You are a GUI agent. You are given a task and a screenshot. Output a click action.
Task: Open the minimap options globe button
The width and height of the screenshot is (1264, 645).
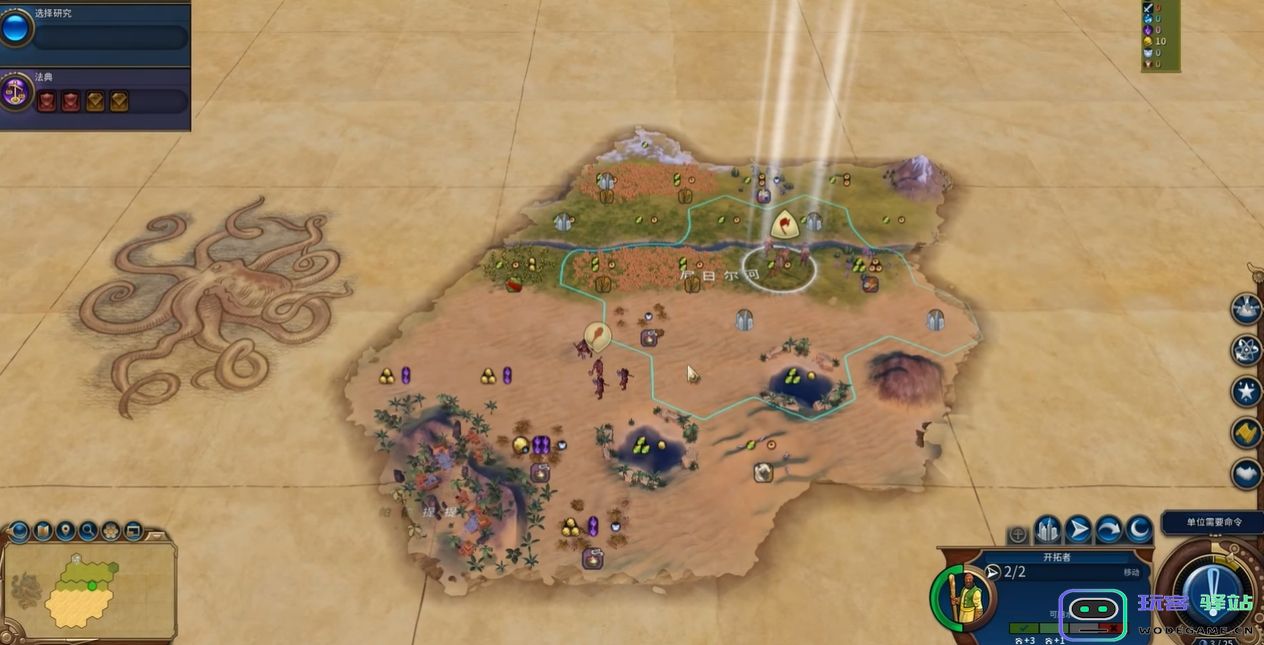20,530
